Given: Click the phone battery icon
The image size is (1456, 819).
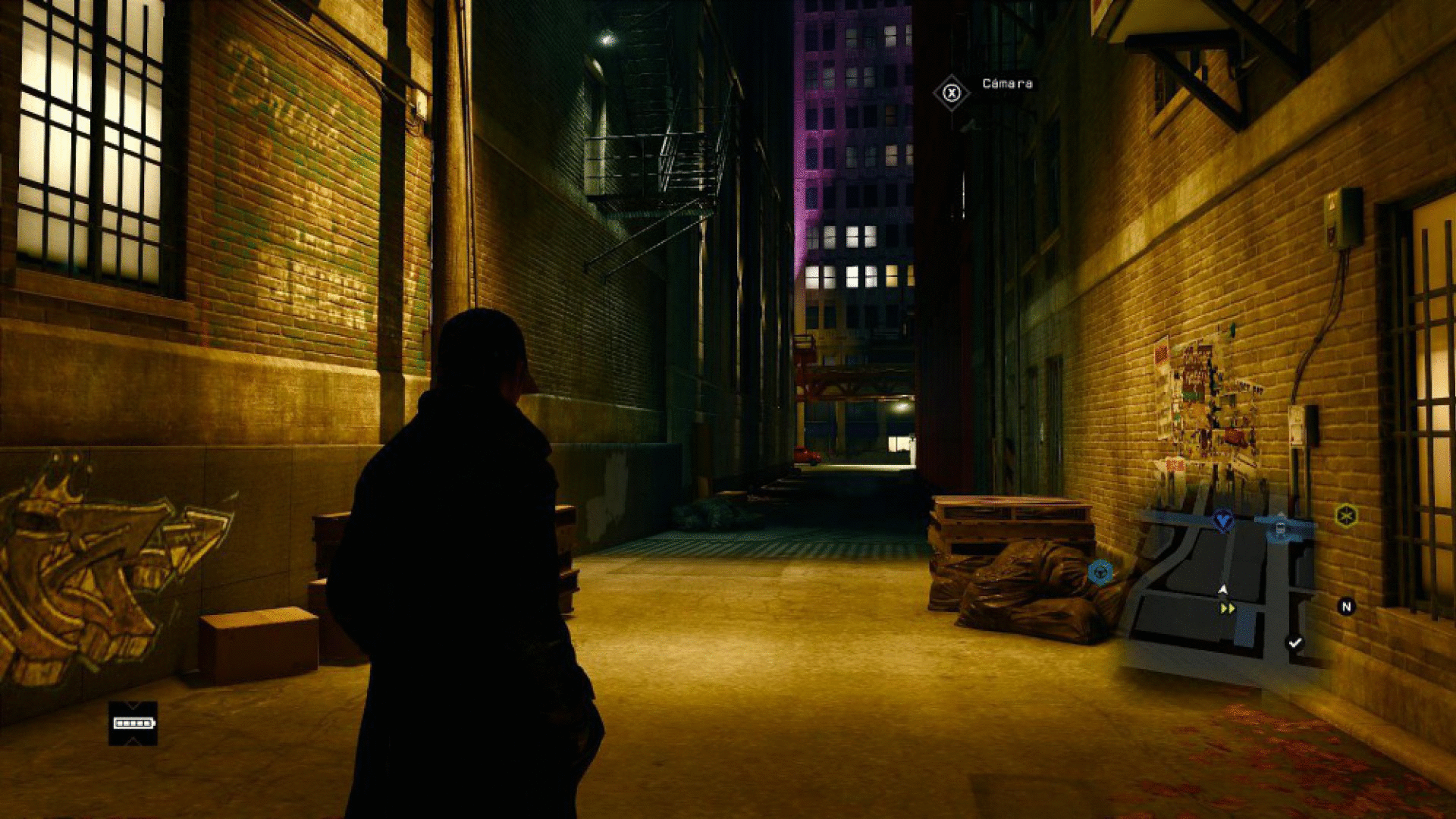Looking at the screenshot, I should point(133,723).
